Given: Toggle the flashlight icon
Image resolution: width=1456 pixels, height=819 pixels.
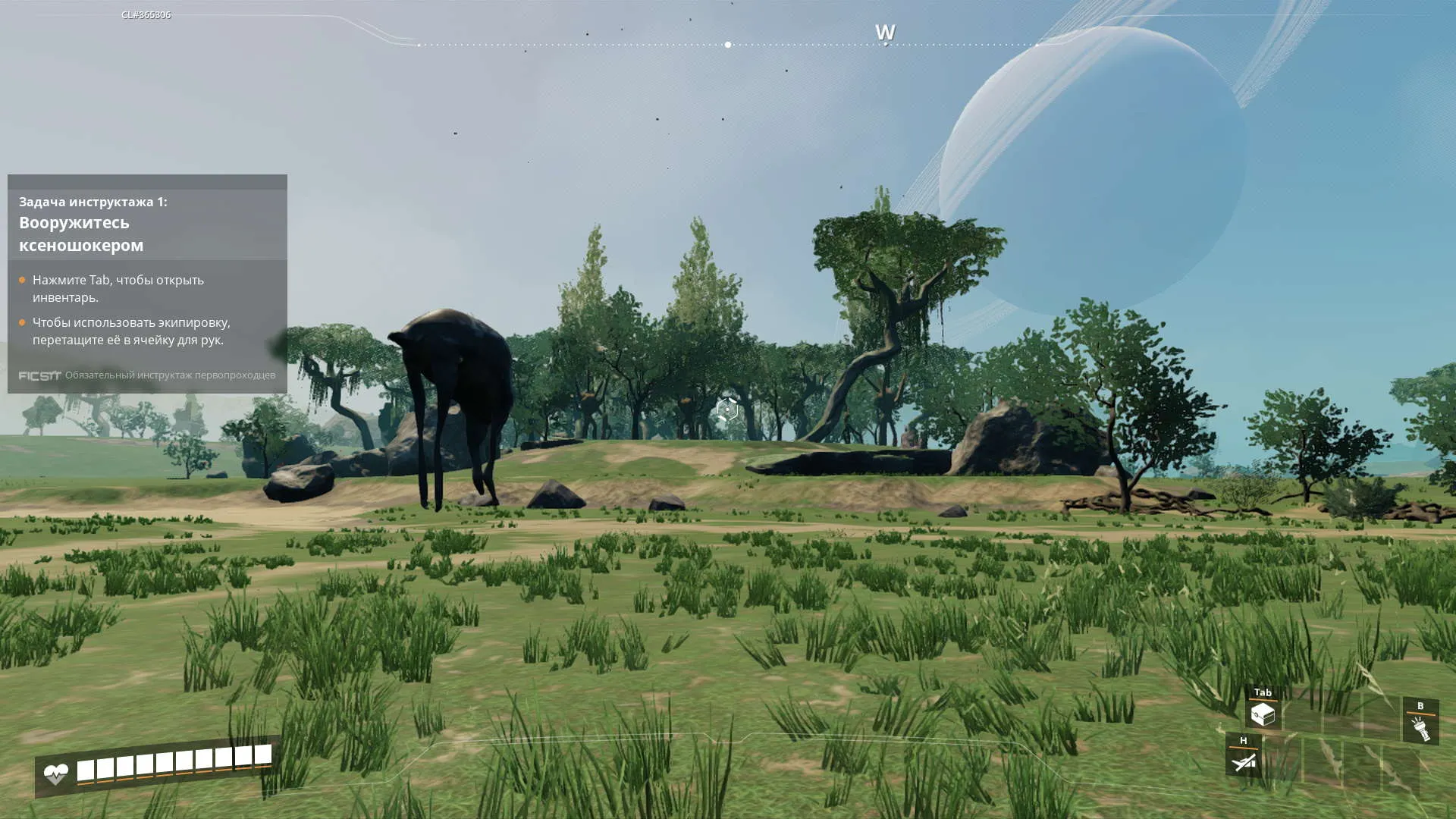Looking at the screenshot, I should point(1420,728).
